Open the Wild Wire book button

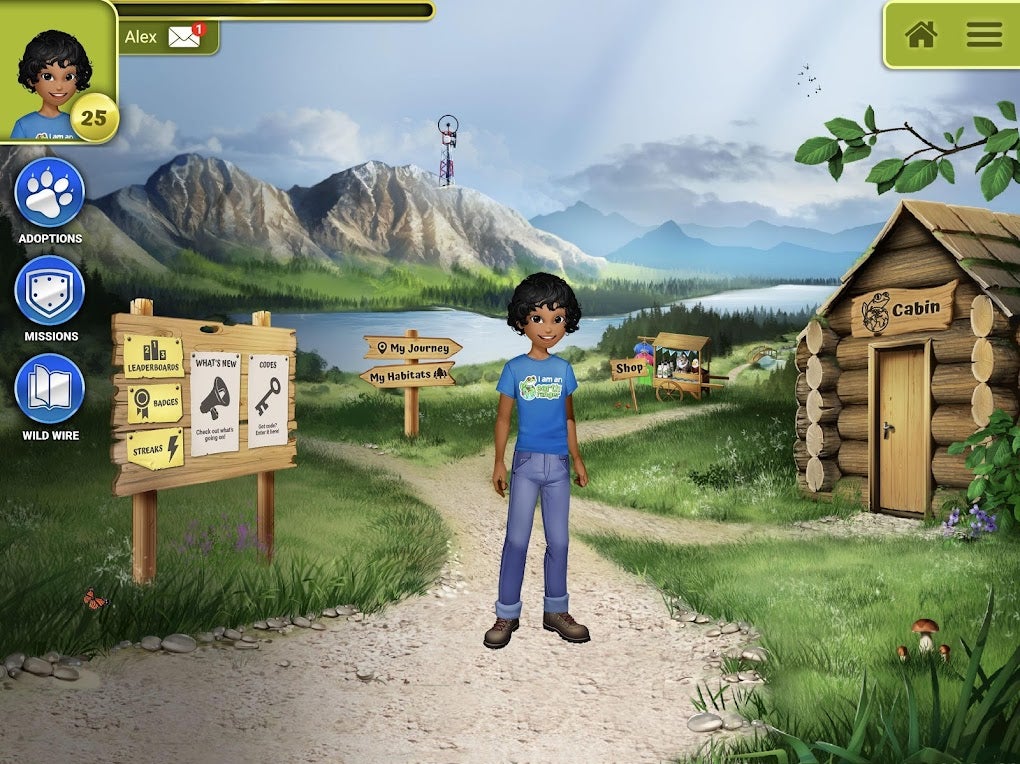click(49, 389)
